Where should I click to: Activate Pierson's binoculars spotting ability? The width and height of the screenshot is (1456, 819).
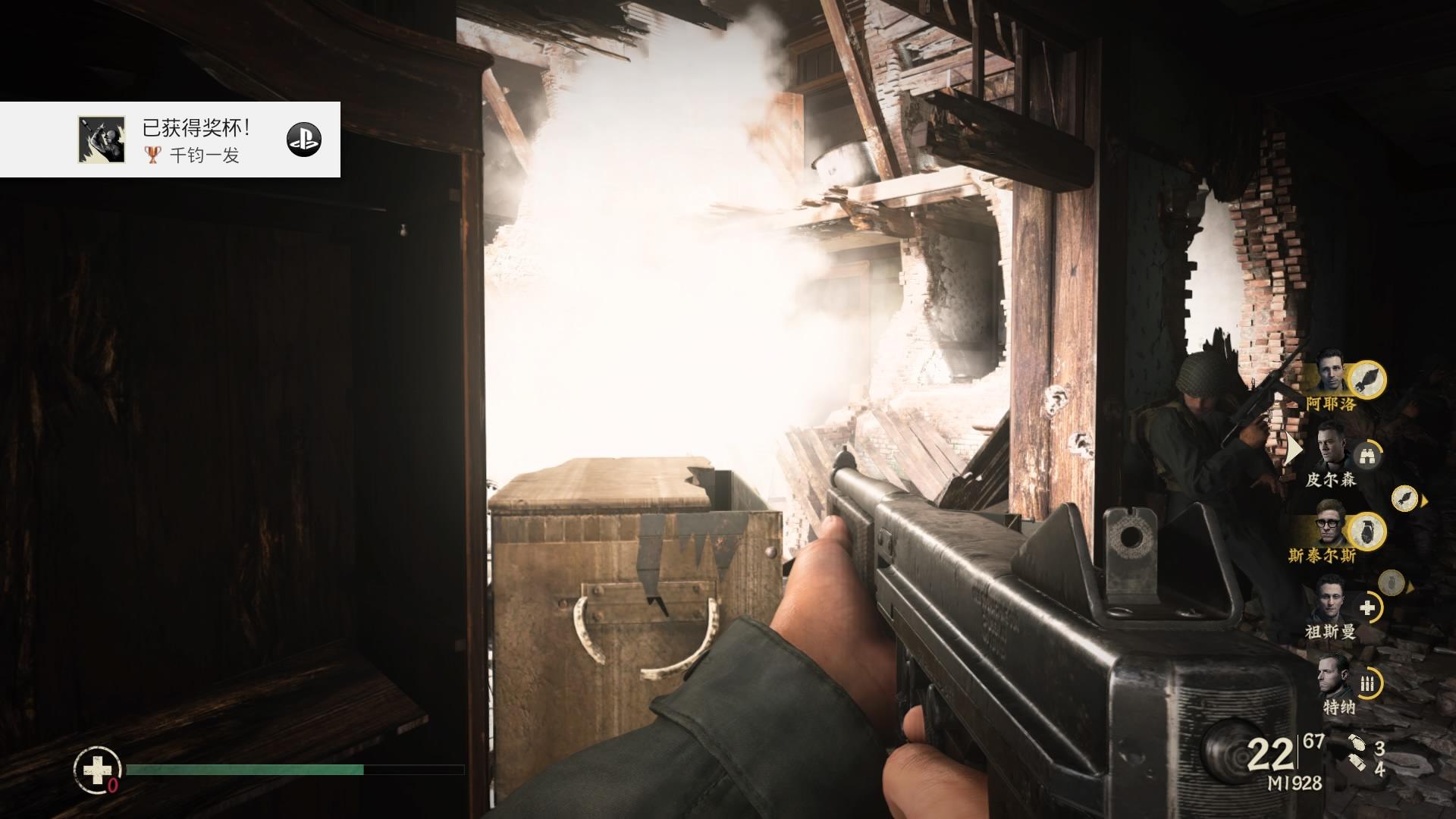(1367, 455)
